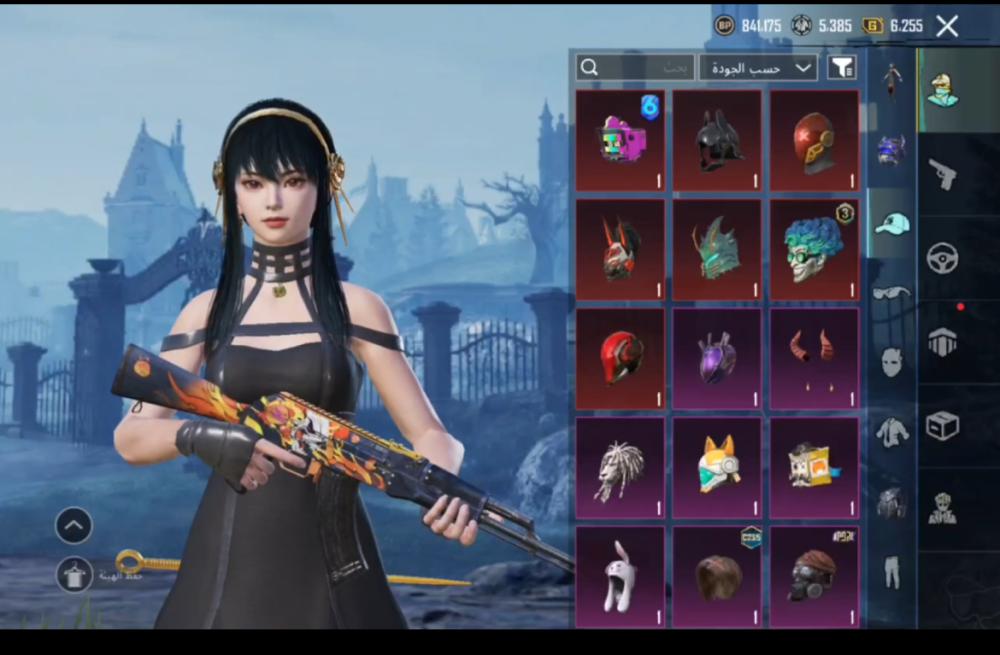Choose the red and gold helmet
Image resolution: width=1000 pixels, height=655 pixels.
(x=814, y=140)
